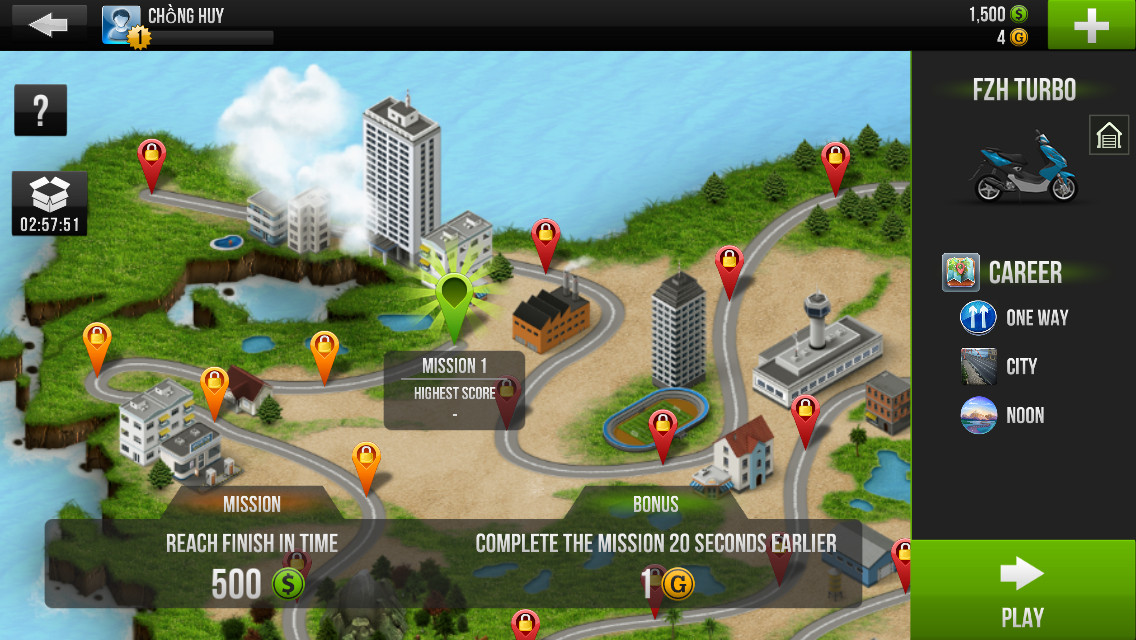Open the question mark help button

pyautogui.click(x=40, y=110)
